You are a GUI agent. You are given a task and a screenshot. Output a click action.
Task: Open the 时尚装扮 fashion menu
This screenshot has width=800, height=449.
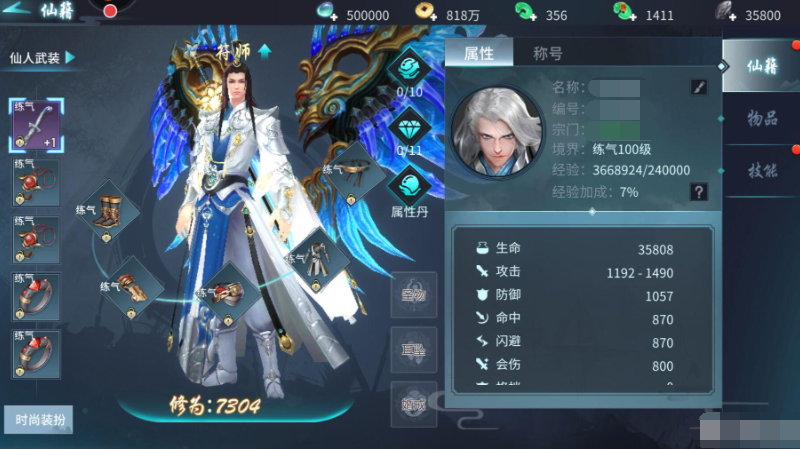(38, 419)
